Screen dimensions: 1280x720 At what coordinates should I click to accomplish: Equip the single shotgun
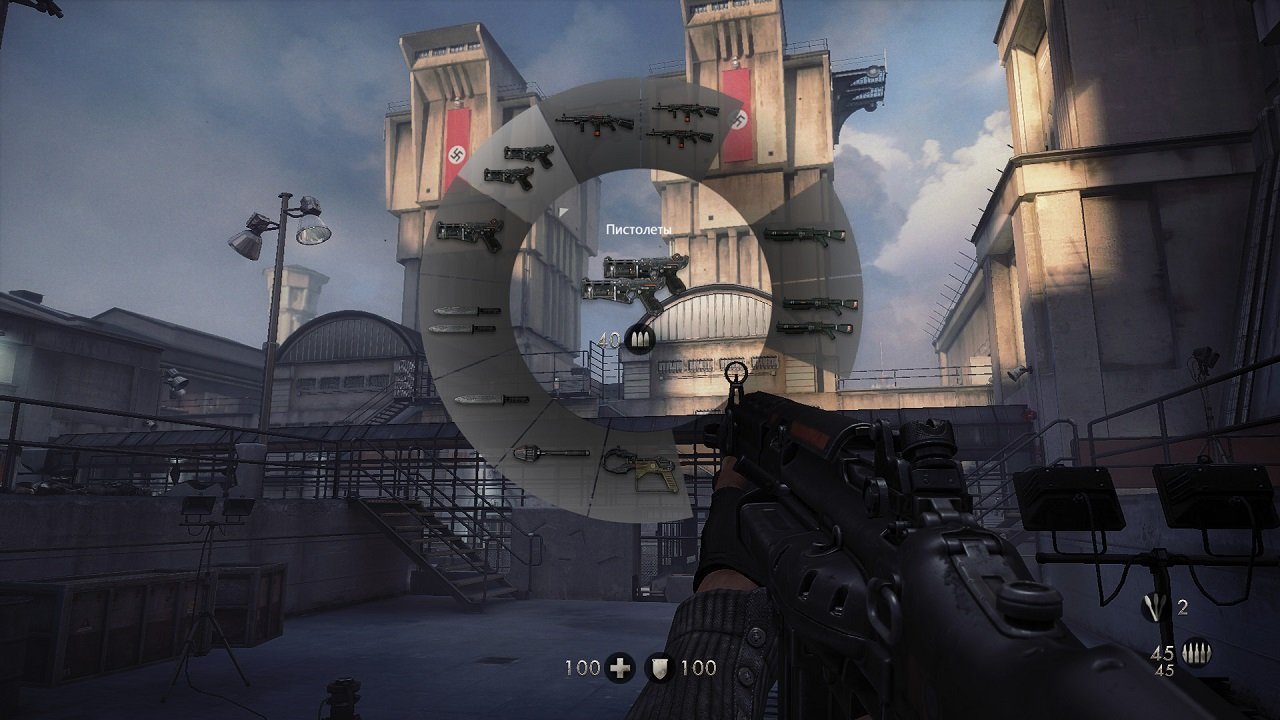[804, 236]
